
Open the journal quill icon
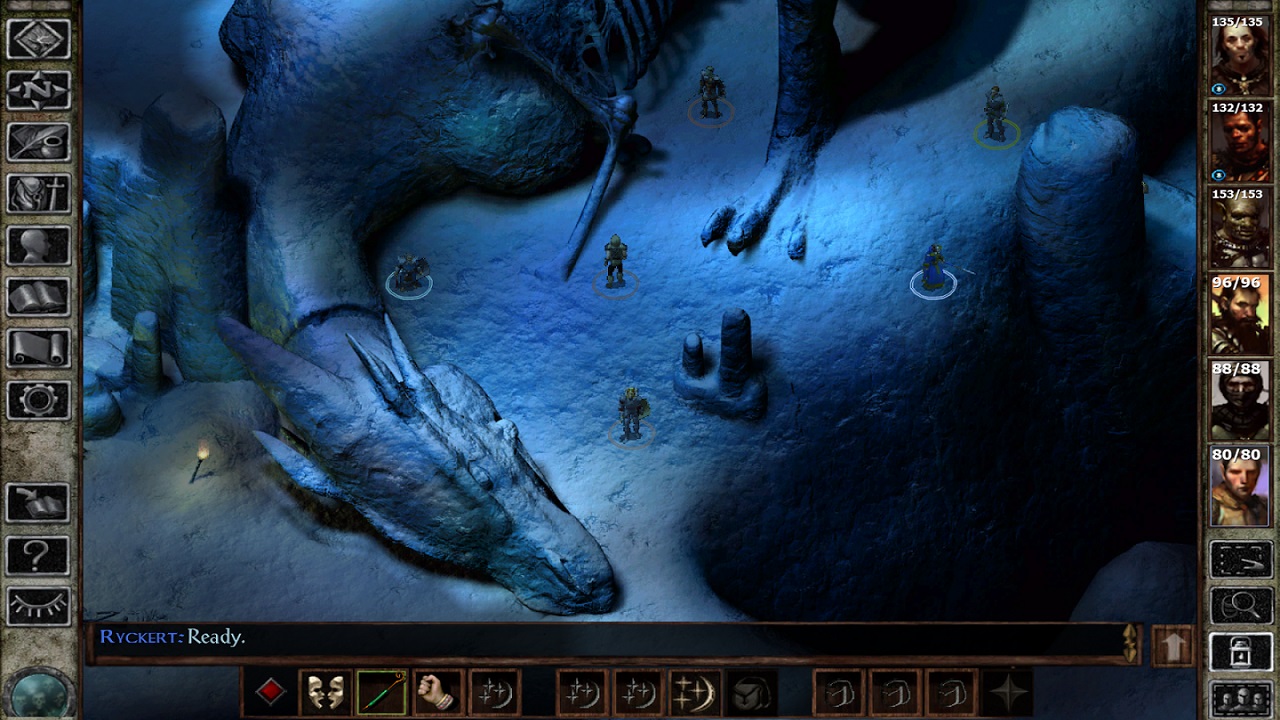38,143
